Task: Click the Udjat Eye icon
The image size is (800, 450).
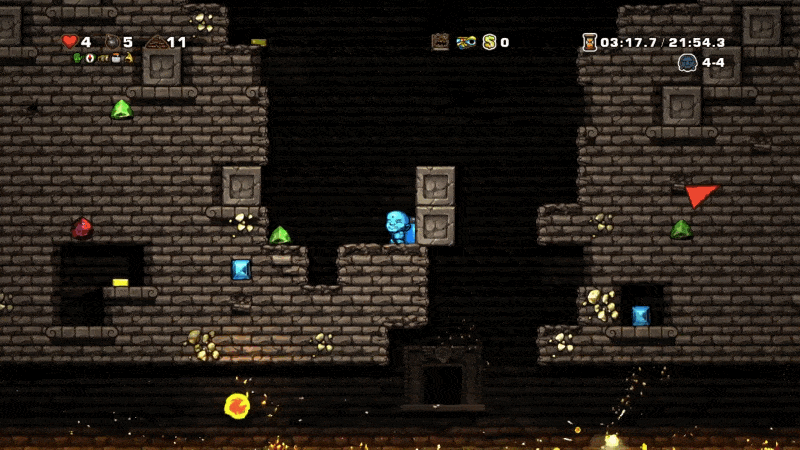Action: [x=466, y=42]
